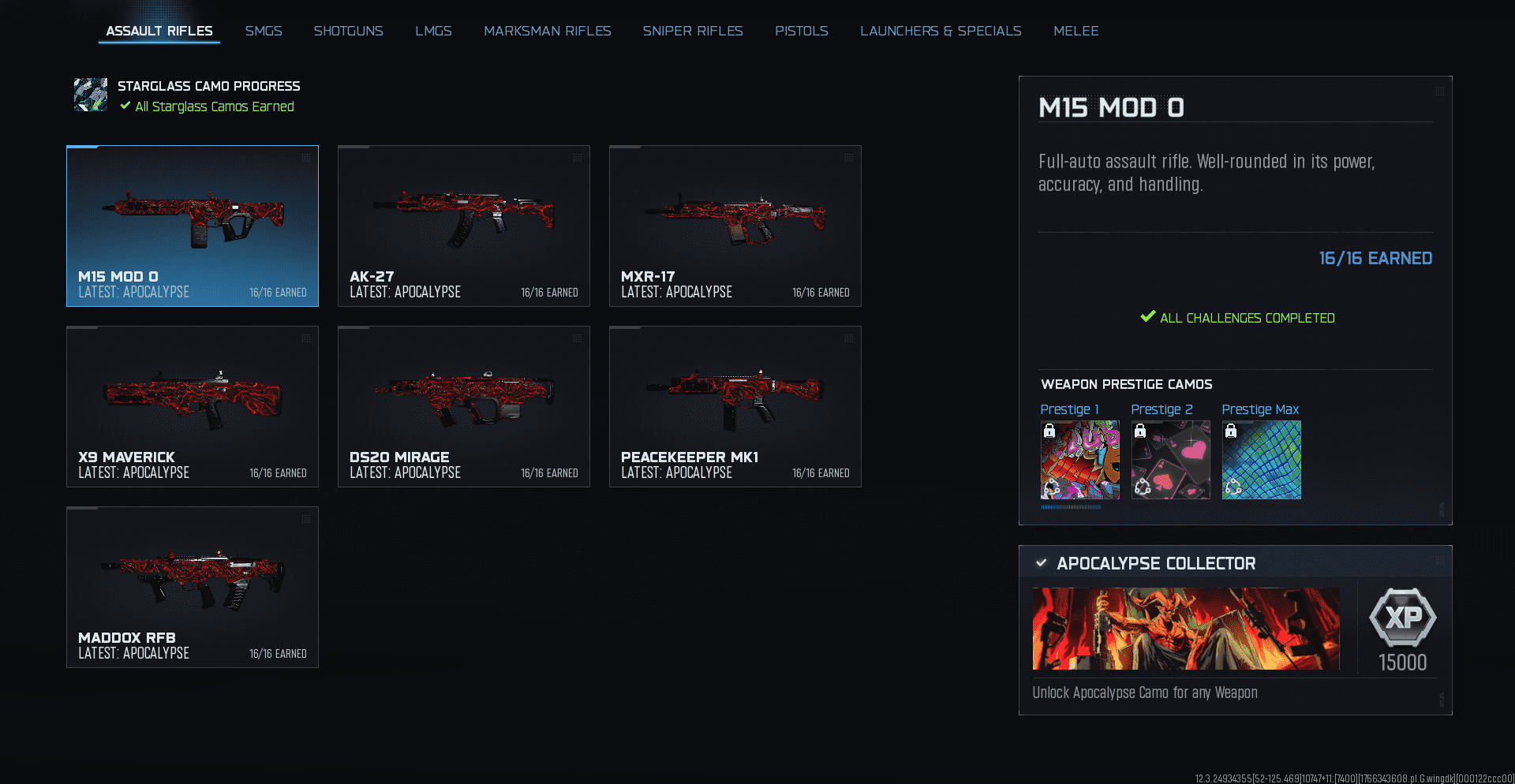Image resolution: width=1515 pixels, height=784 pixels.
Task: Select the grid icon on the MXR-17 card
Action: coord(848,158)
